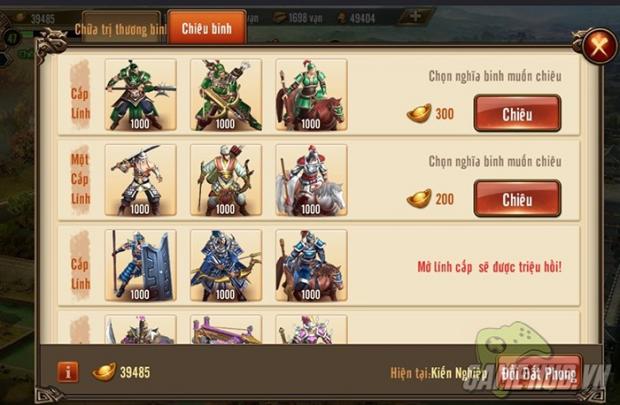Pick the green cavalry on red horse
The image size is (620, 405).
311,94
